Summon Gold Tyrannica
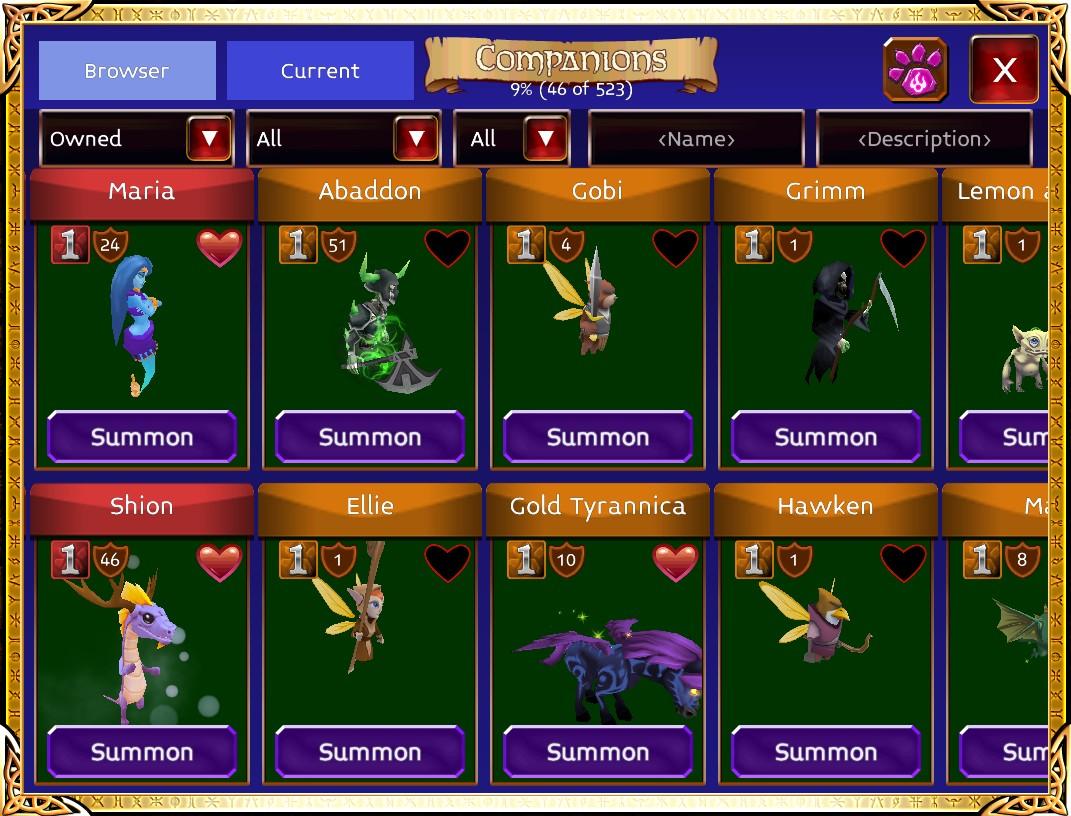Image resolution: width=1071 pixels, height=816 pixels. pos(598,752)
